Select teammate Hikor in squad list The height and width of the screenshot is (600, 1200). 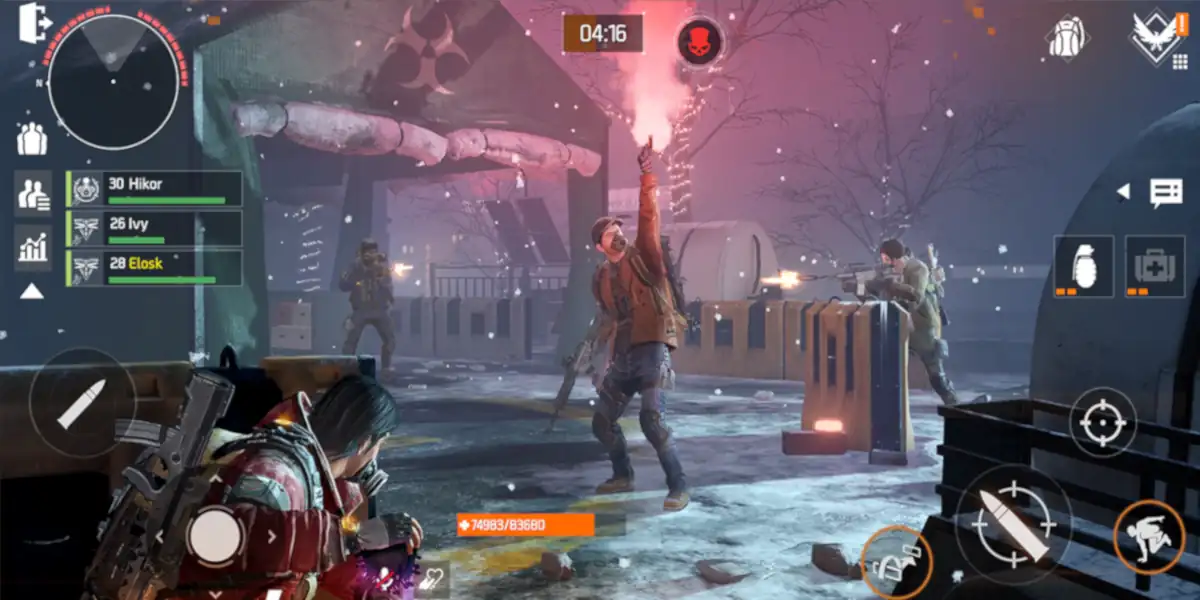coord(155,188)
